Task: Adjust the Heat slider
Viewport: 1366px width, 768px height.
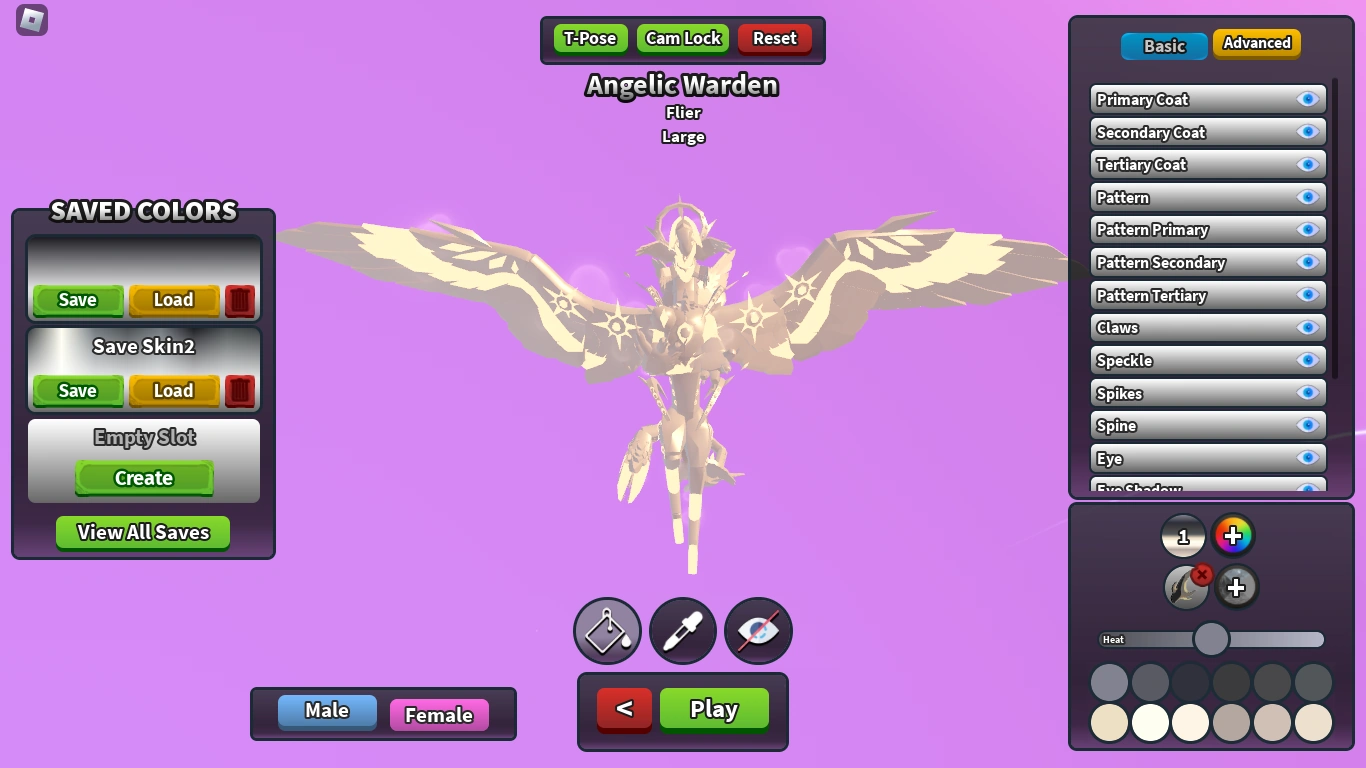Action: (1211, 639)
